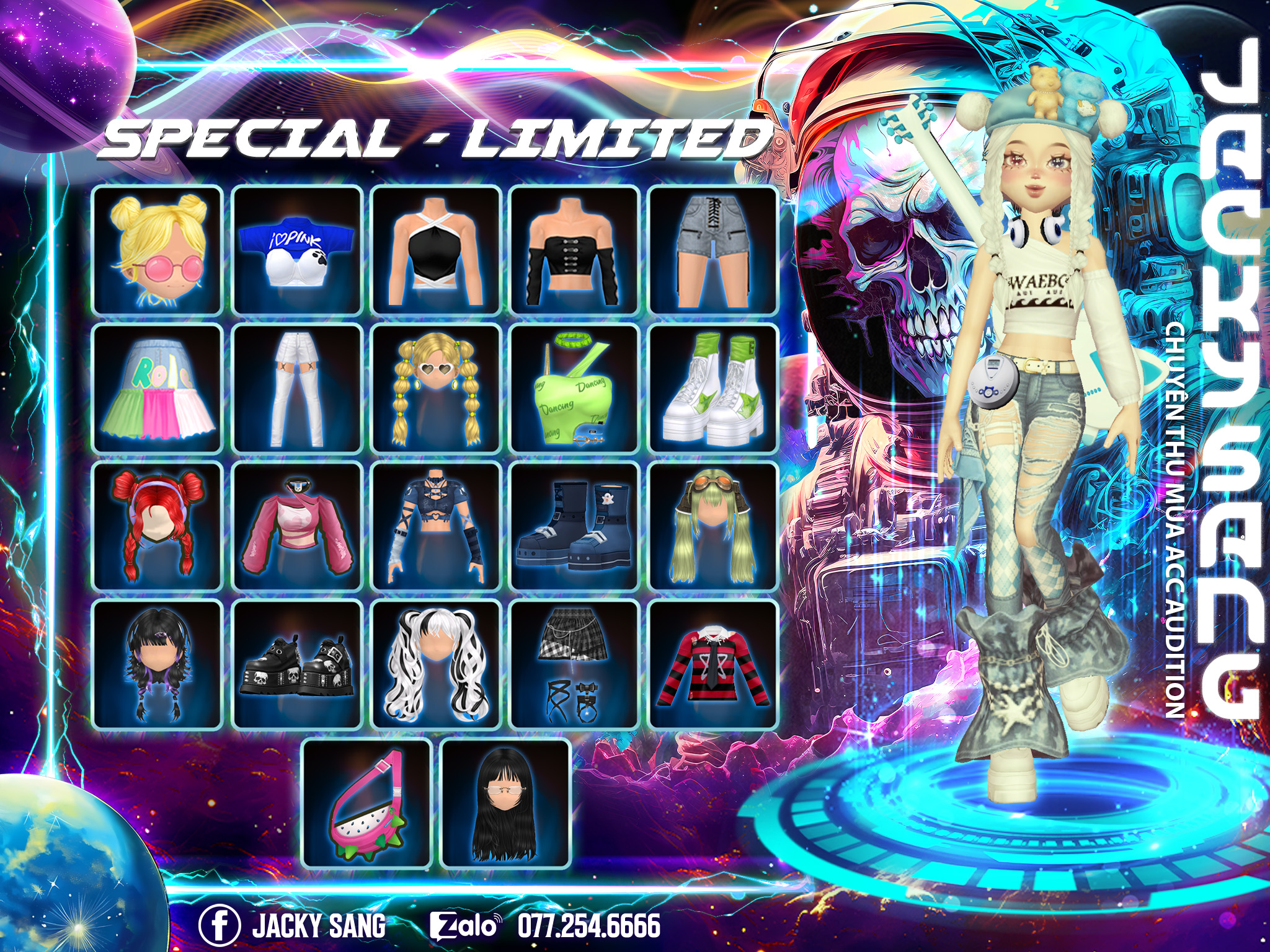Pick the pink dragon fruit bag
The height and width of the screenshot is (952, 1270).
(x=367, y=804)
